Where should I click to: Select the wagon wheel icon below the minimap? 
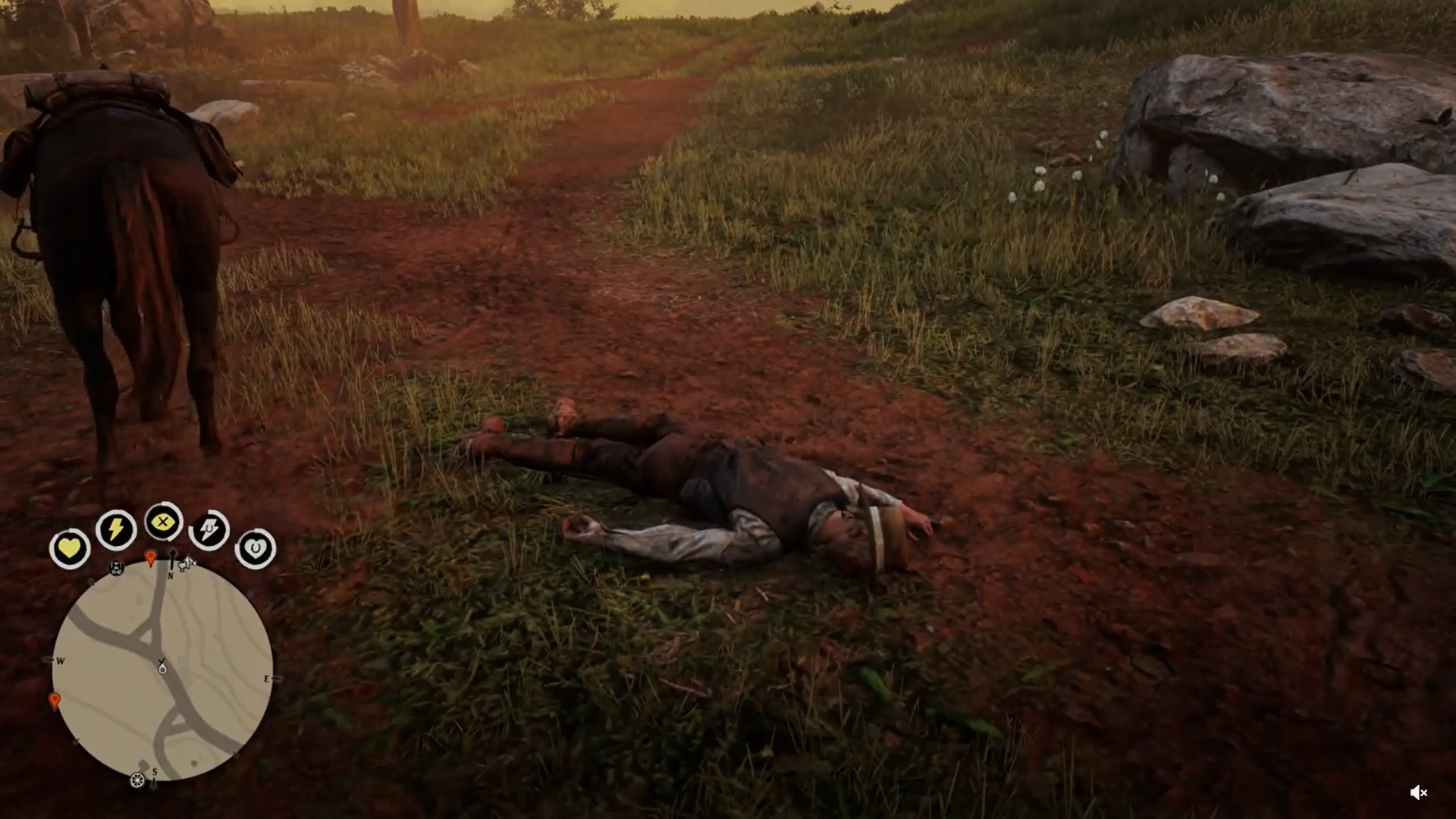coord(137,780)
